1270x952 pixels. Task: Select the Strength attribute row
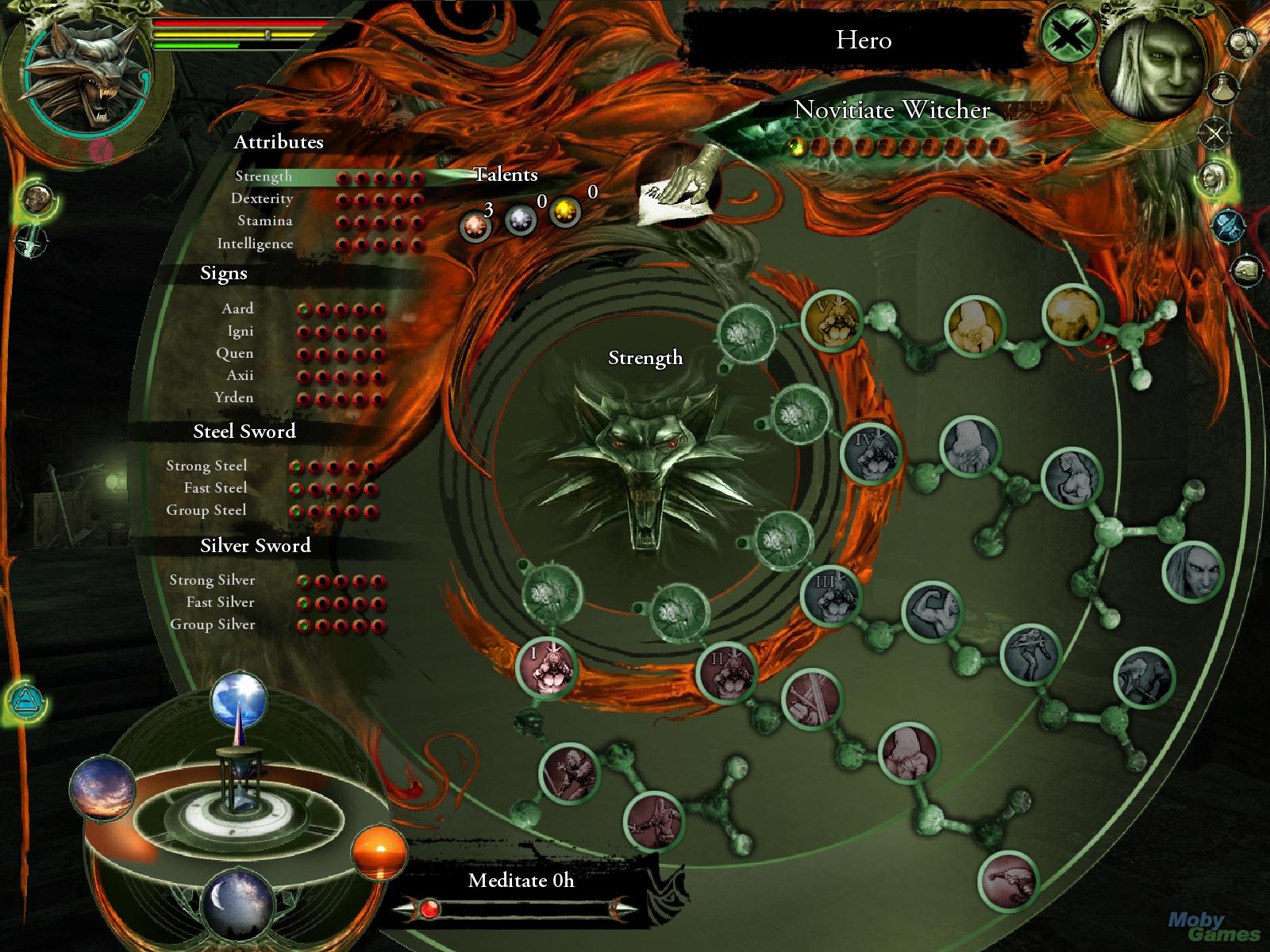[264, 177]
